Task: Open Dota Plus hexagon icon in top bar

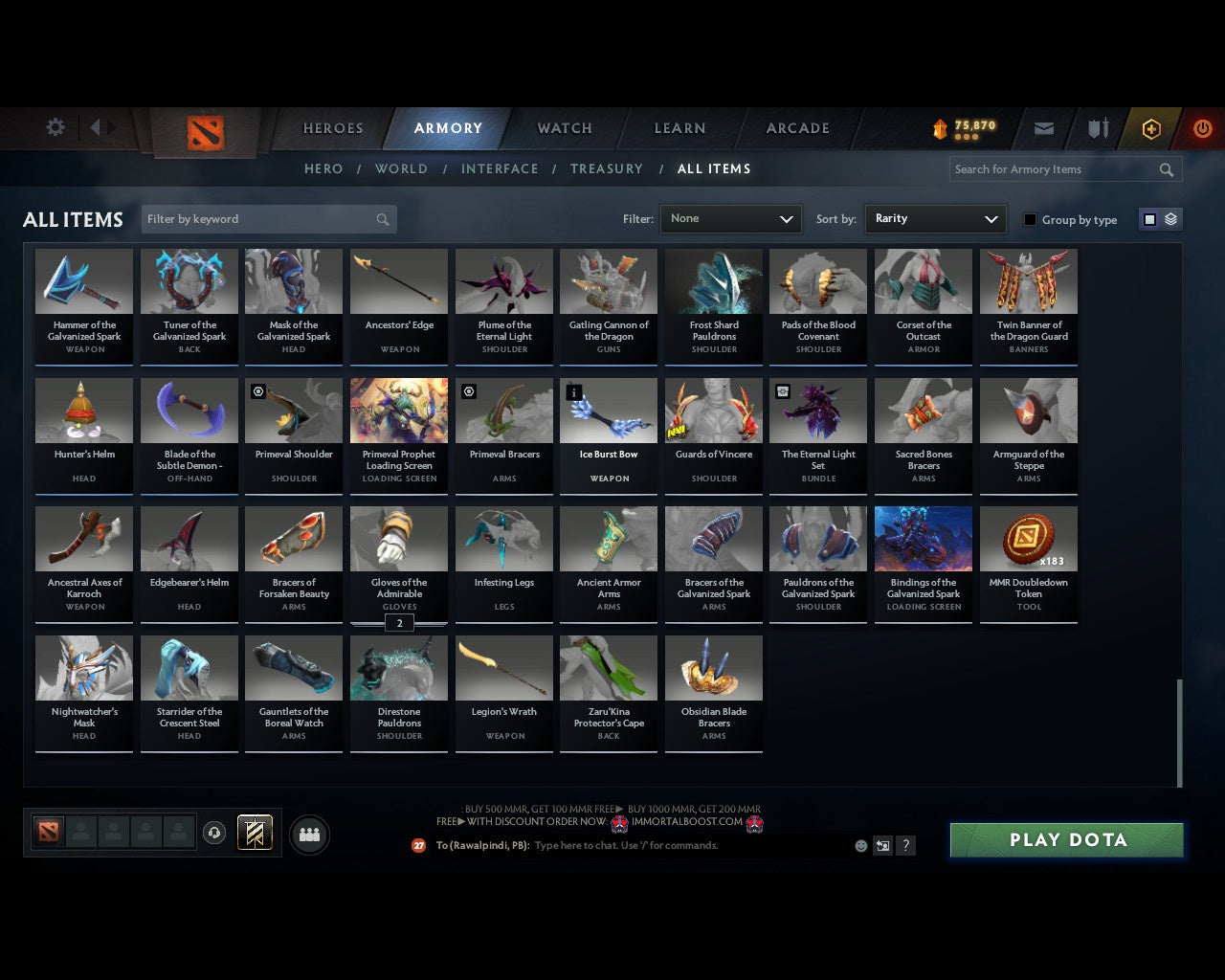Action: tap(1150, 128)
